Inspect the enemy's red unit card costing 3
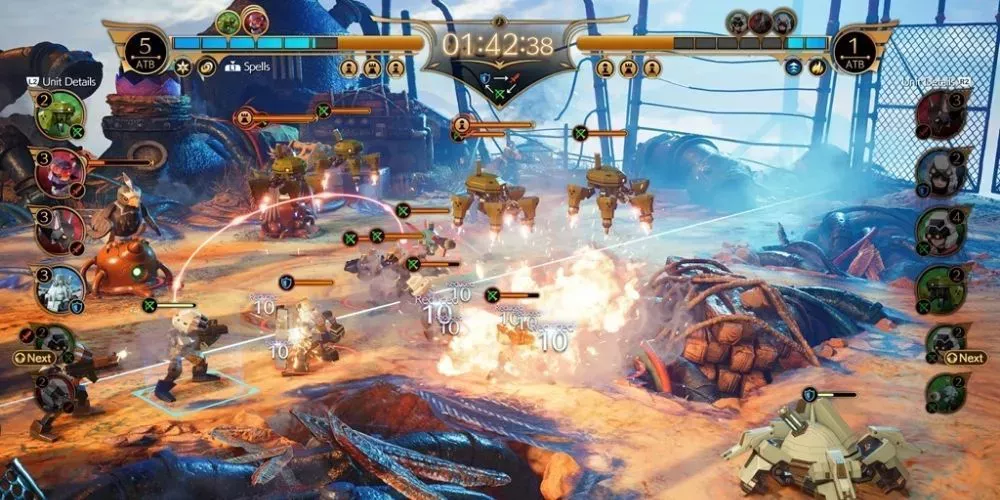Image resolution: width=1000 pixels, height=500 pixels. (x=940, y=114)
